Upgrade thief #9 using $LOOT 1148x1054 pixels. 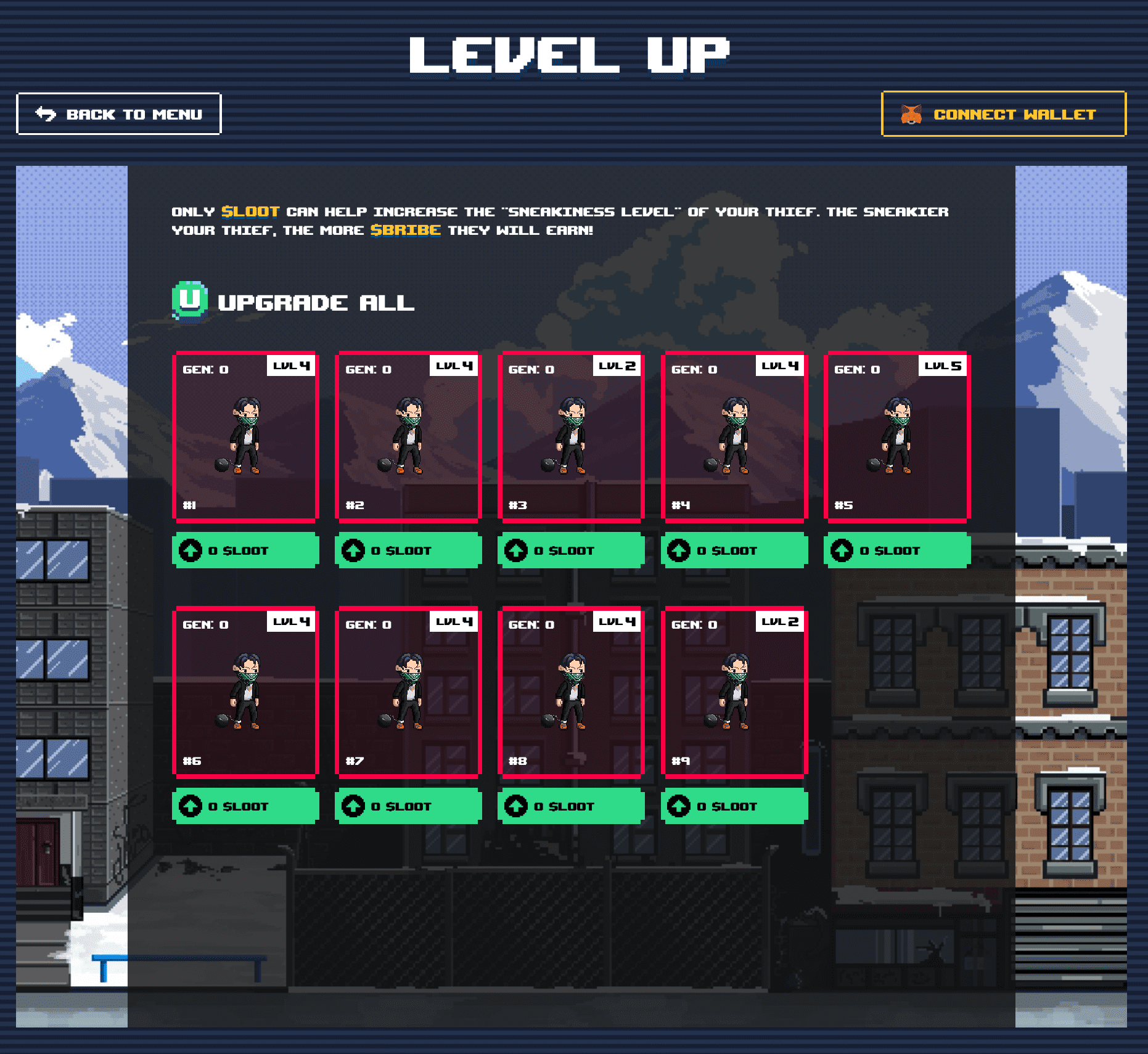point(734,806)
